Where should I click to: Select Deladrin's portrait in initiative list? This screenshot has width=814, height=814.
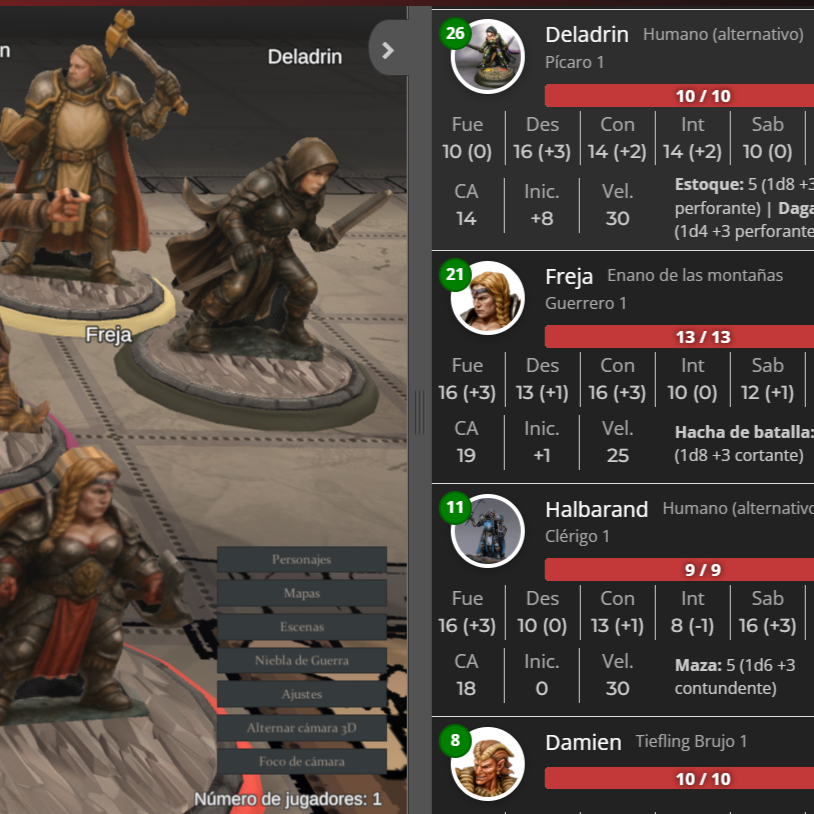tap(488, 58)
